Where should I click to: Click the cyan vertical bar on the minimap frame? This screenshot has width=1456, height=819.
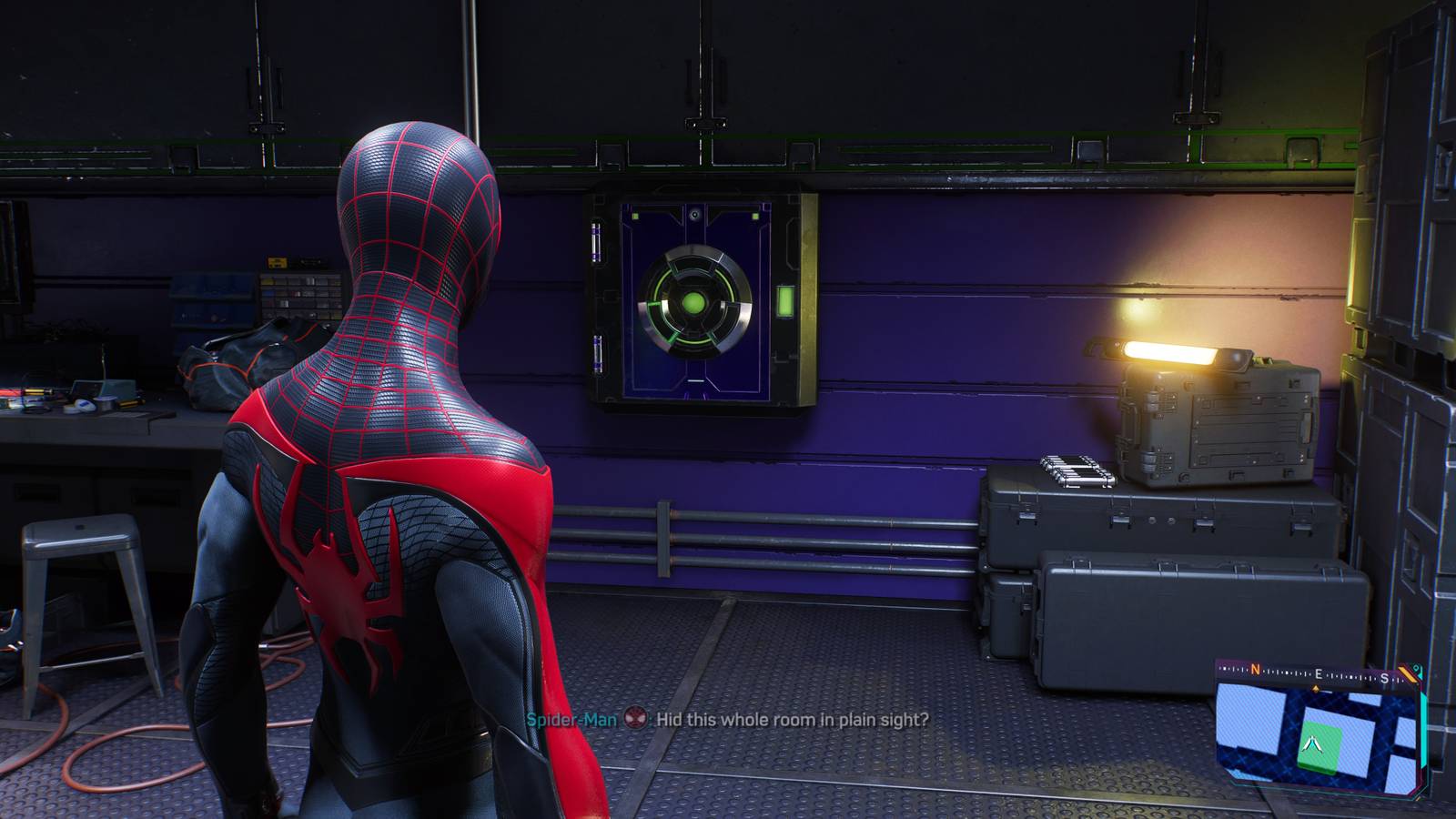(1423, 730)
